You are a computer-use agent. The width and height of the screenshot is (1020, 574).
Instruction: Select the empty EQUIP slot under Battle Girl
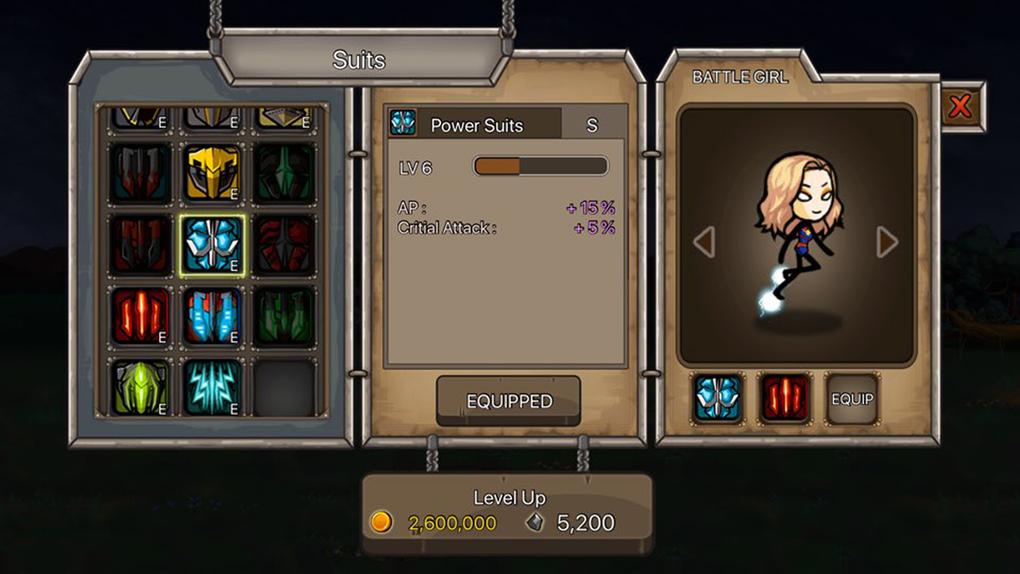click(x=852, y=399)
